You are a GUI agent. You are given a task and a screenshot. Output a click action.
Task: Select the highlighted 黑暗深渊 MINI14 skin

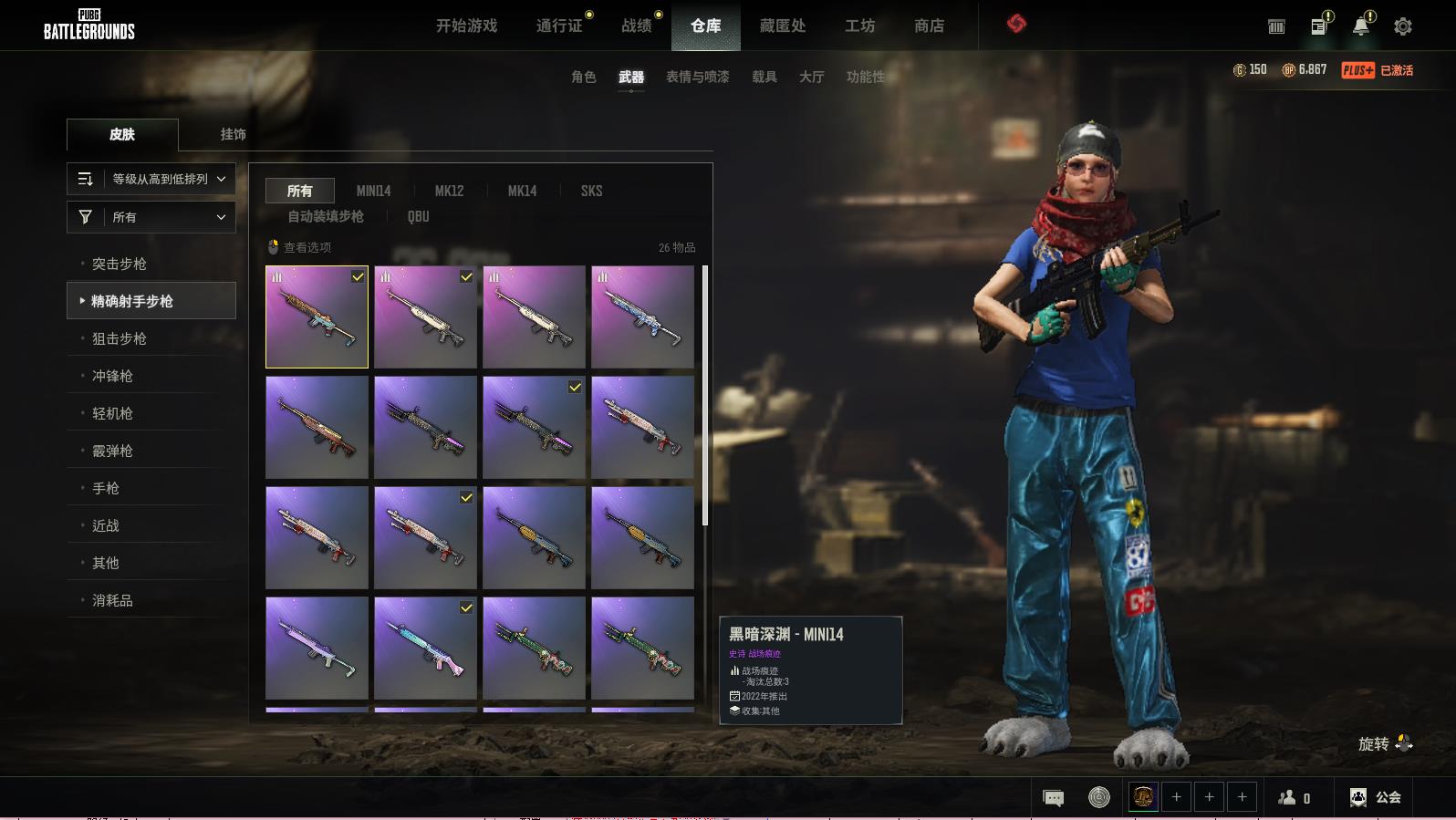click(317, 317)
